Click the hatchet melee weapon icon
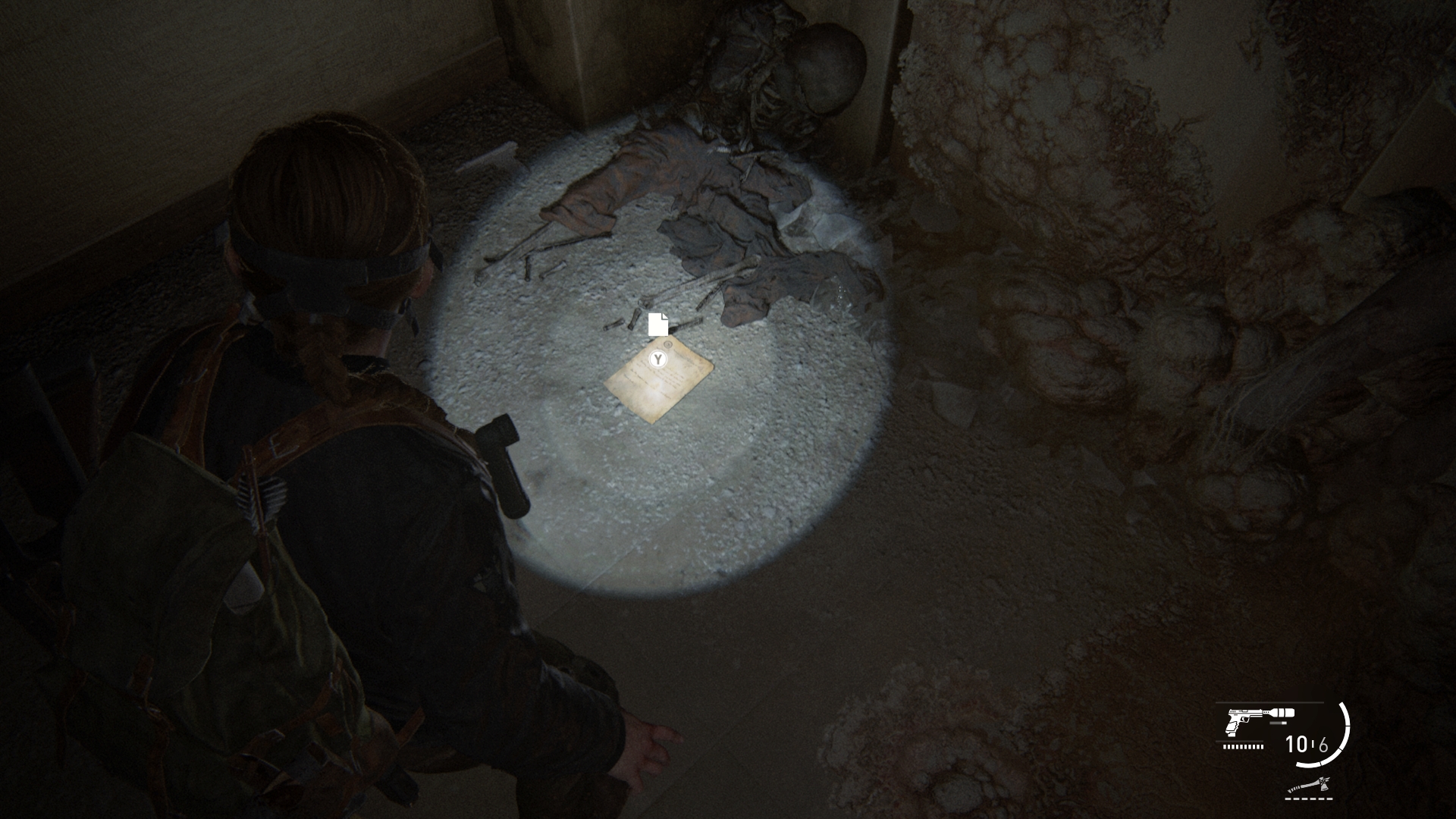The image size is (1456, 819). click(1311, 788)
